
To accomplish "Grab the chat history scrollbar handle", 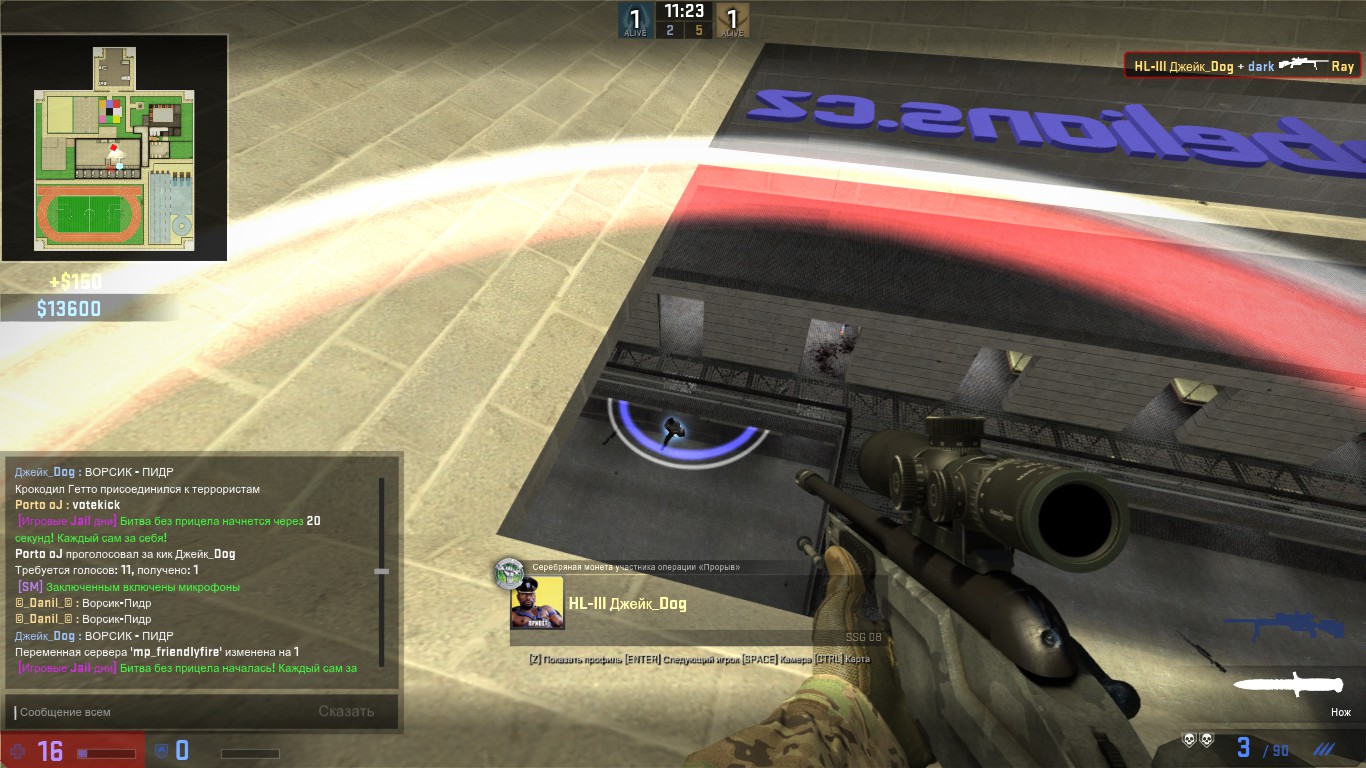I will coord(381,571).
